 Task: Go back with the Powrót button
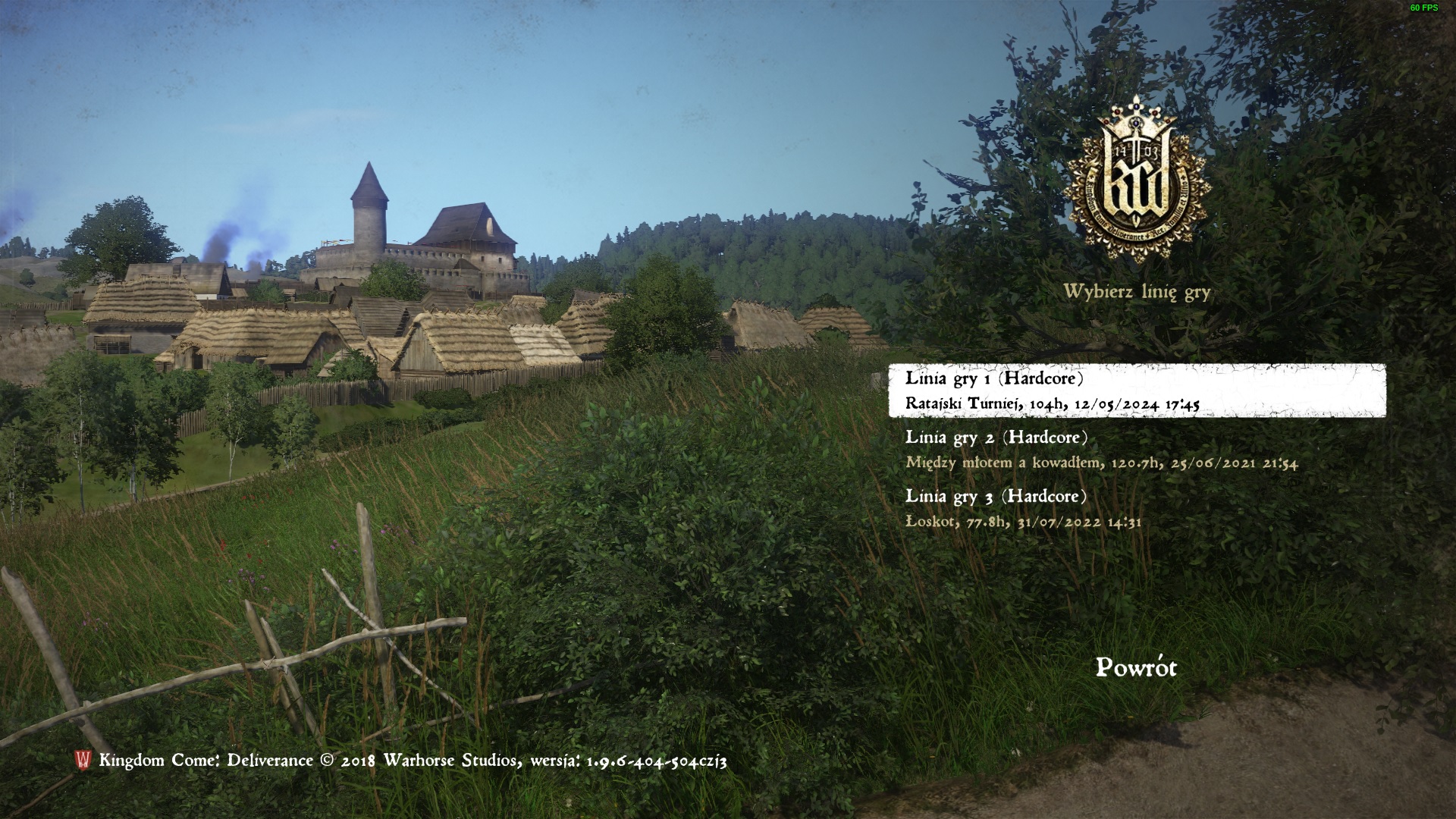pos(1136,668)
